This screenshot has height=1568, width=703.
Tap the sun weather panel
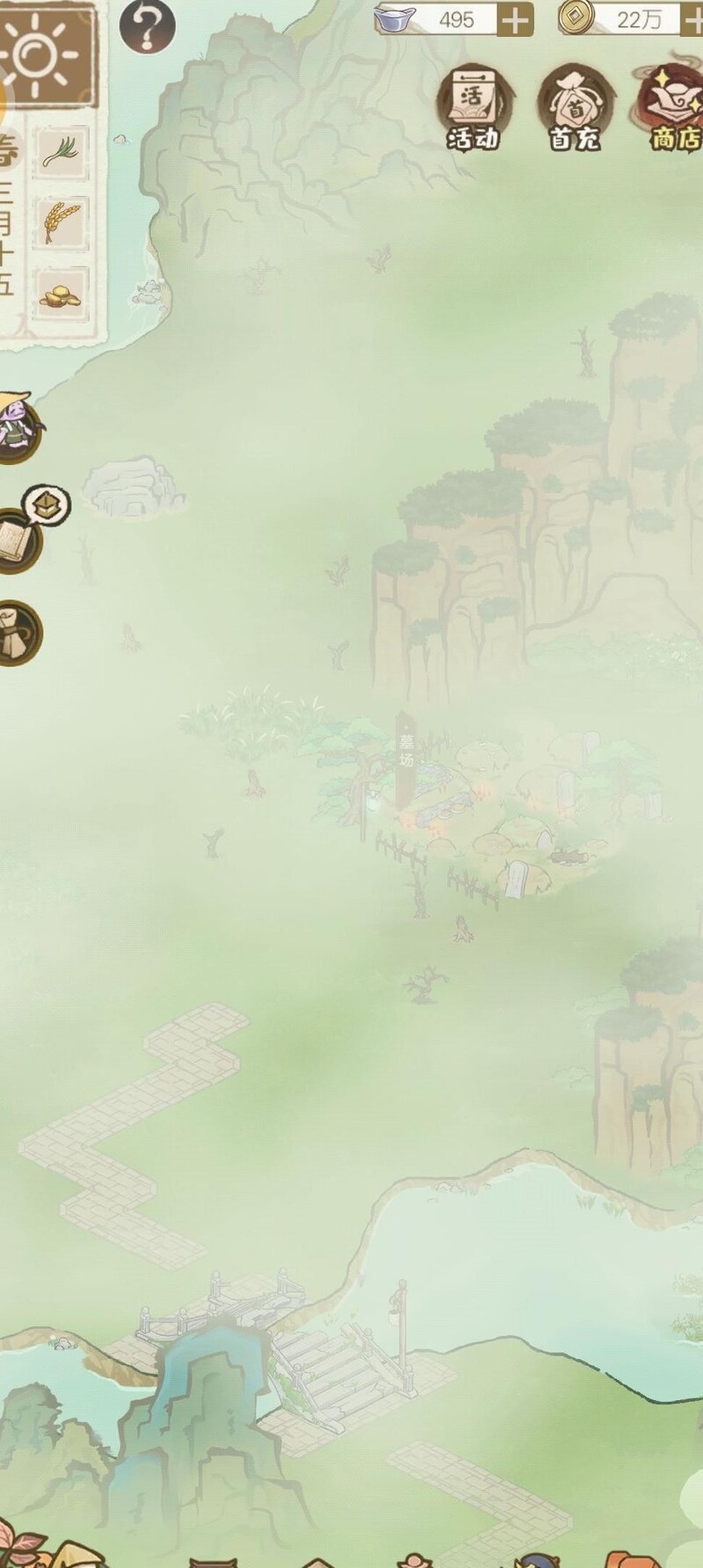[40, 54]
